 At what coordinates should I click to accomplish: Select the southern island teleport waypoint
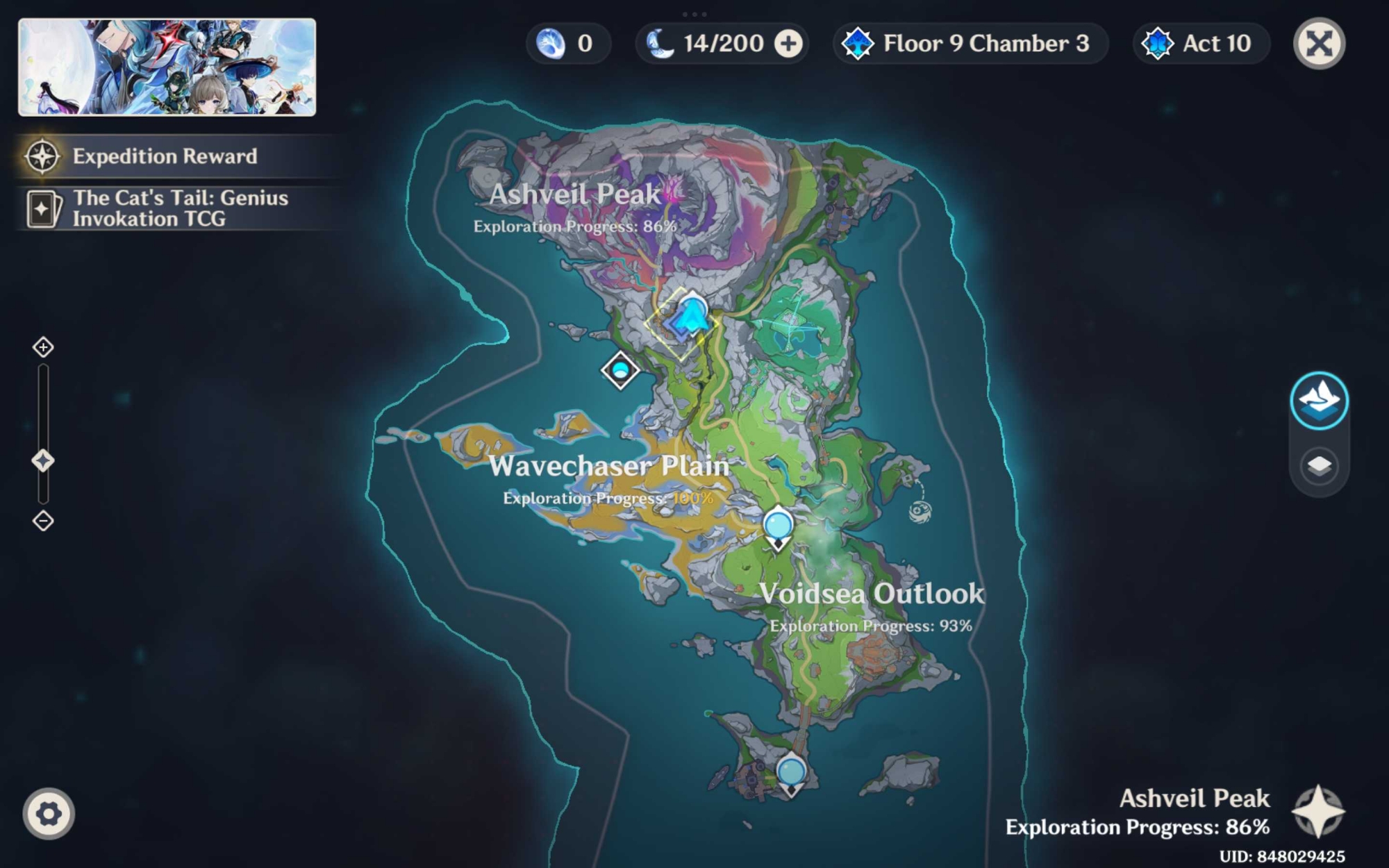(791, 772)
